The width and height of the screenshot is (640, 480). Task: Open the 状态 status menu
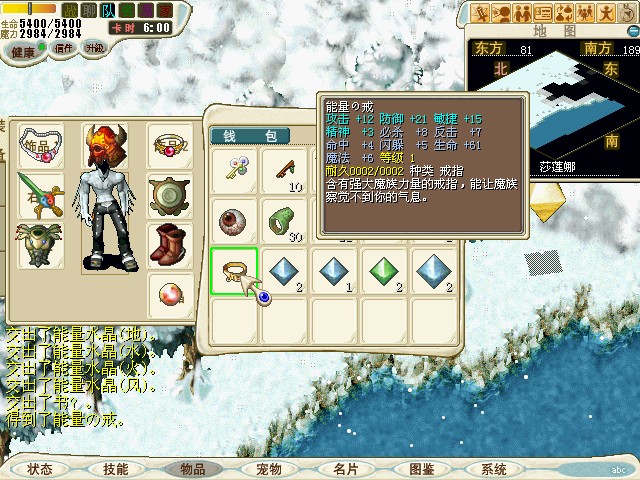point(40,468)
